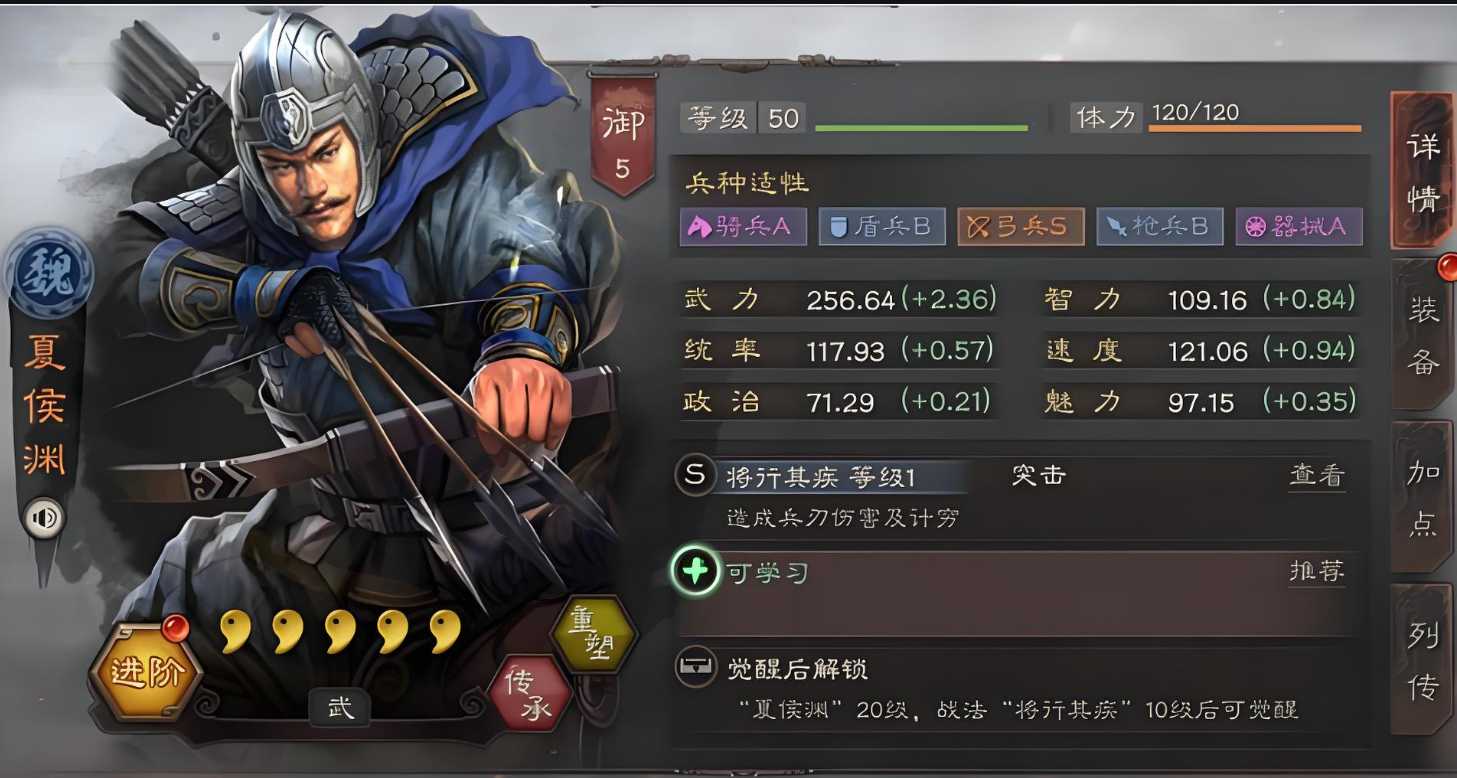The height and width of the screenshot is (778, 1457).
Task: Click the 枪兵B spearman badge
Action: pyautogui.click(x=1159, y=226)
